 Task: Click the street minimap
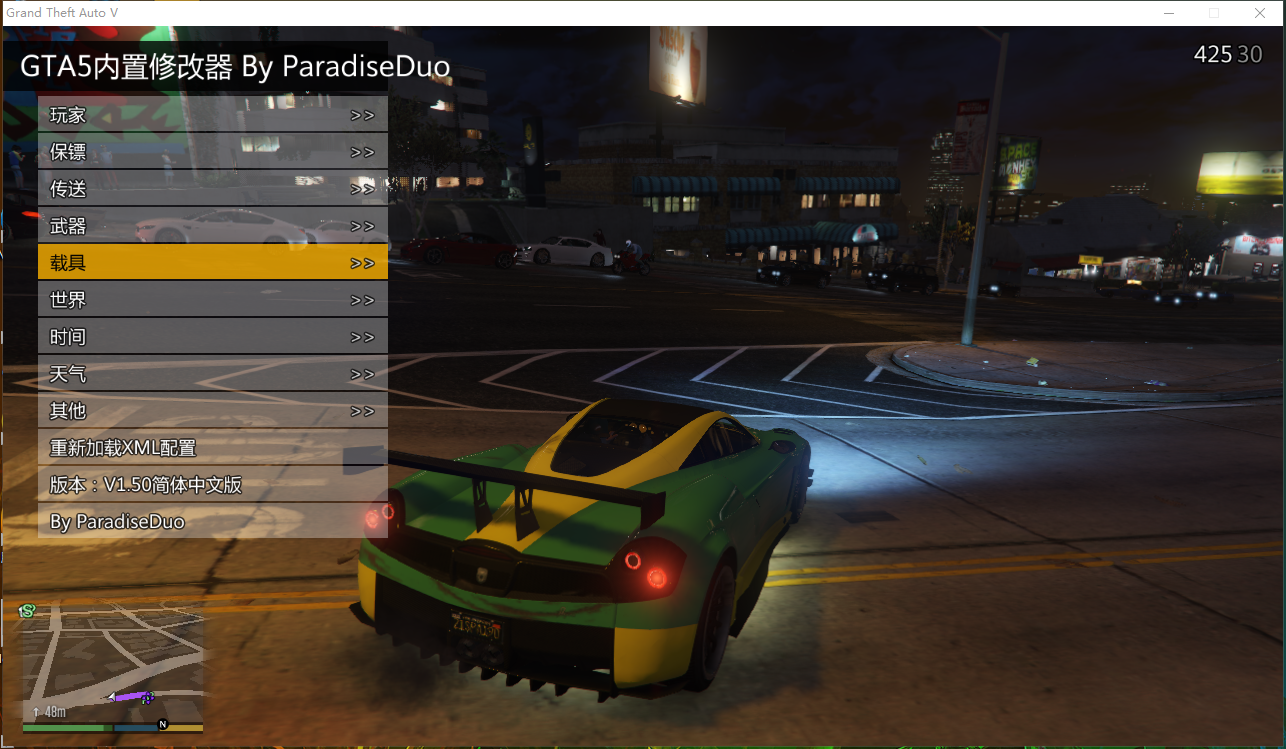(x=112, y=665)
